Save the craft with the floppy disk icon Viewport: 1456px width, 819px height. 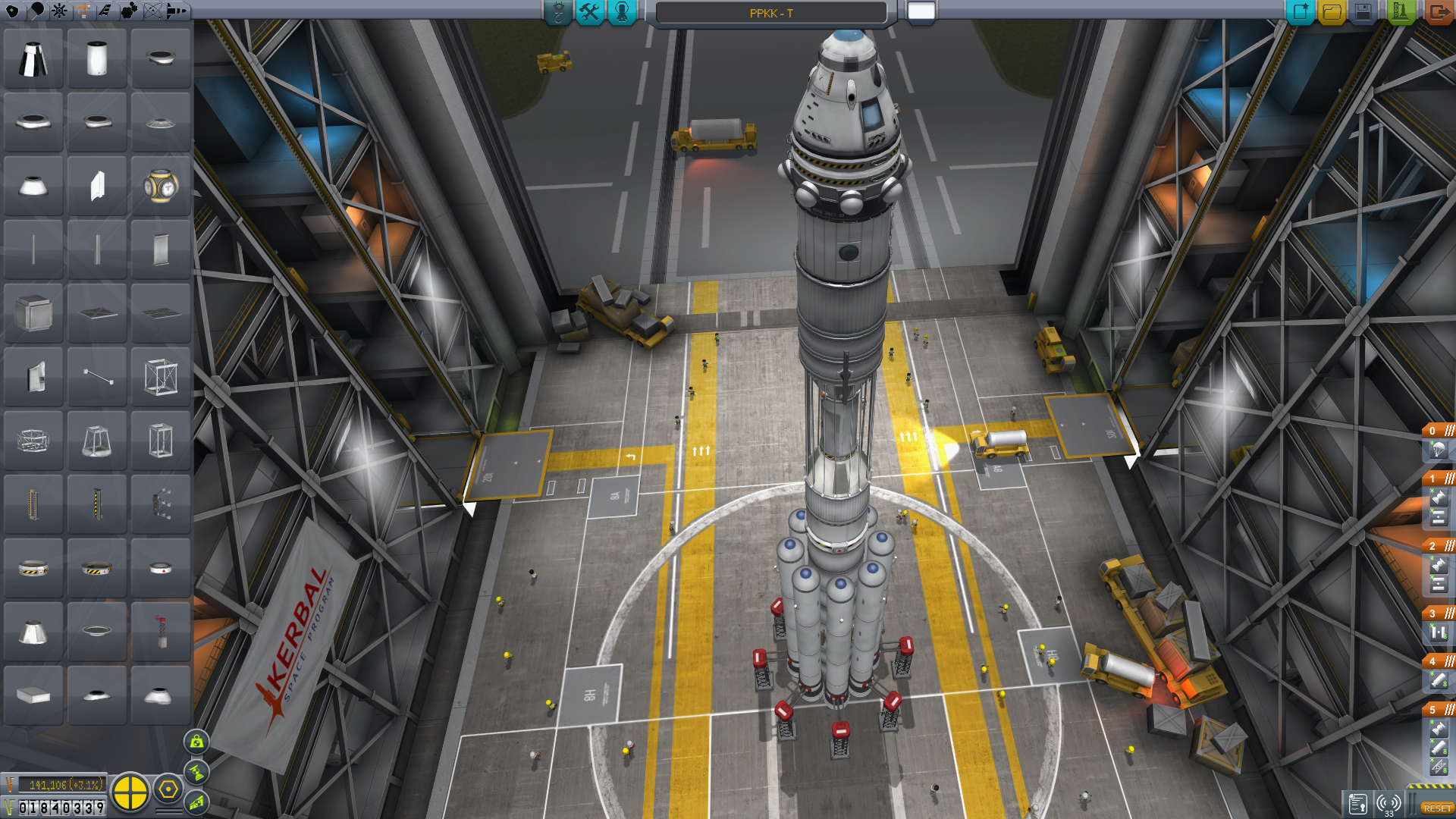coord(1363,12)
